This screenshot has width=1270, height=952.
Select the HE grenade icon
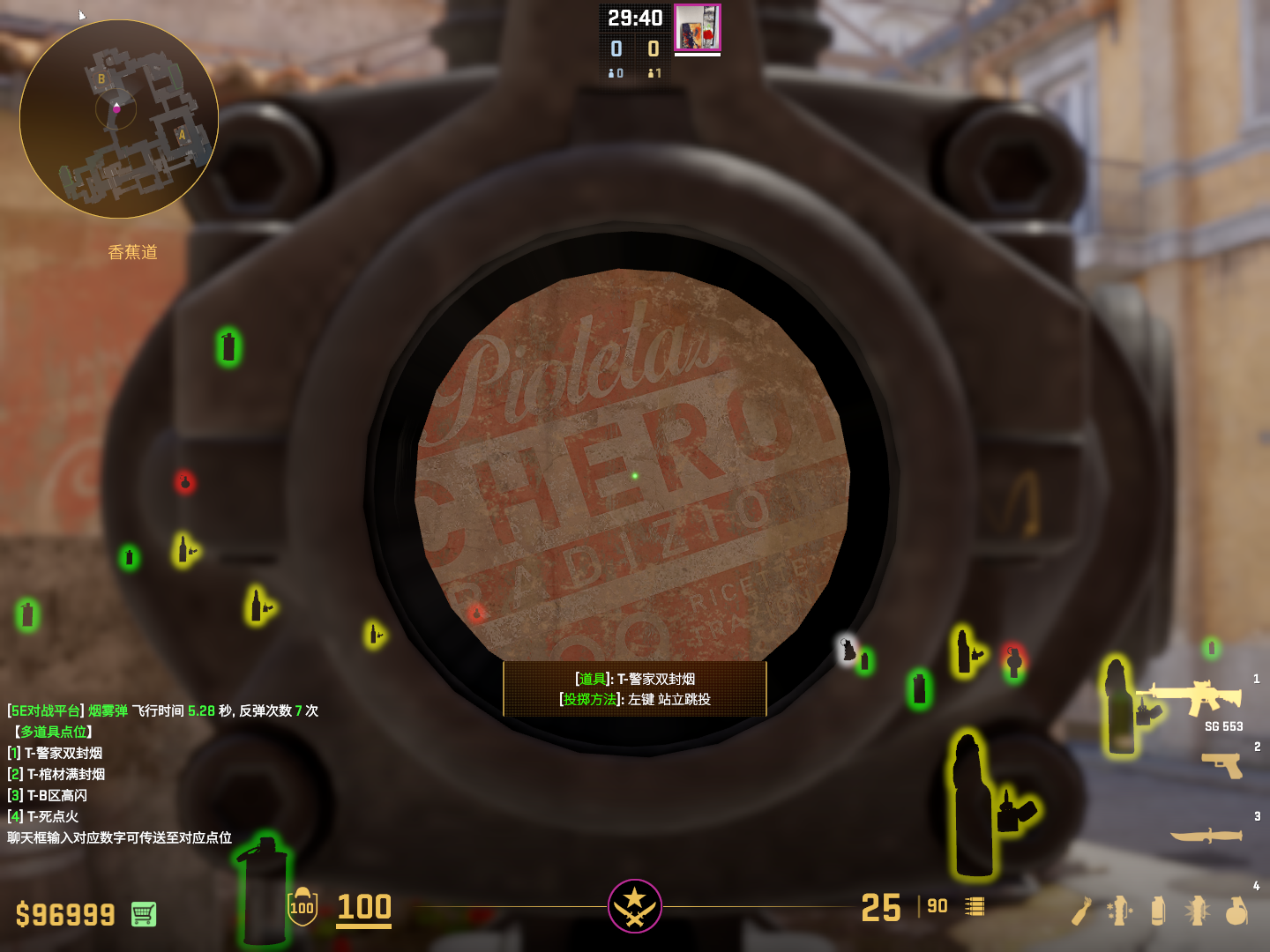pos(1236,911)
